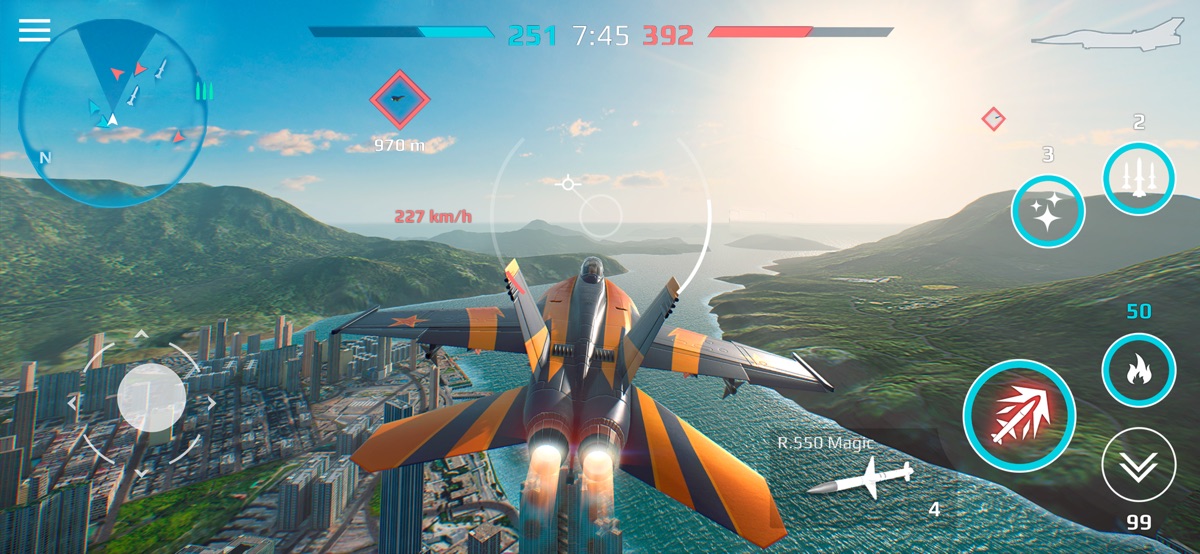The height and width of the screenshot is (554, 1200).
Task: Tap the double chevron descend button
Action: (1138, 464)
